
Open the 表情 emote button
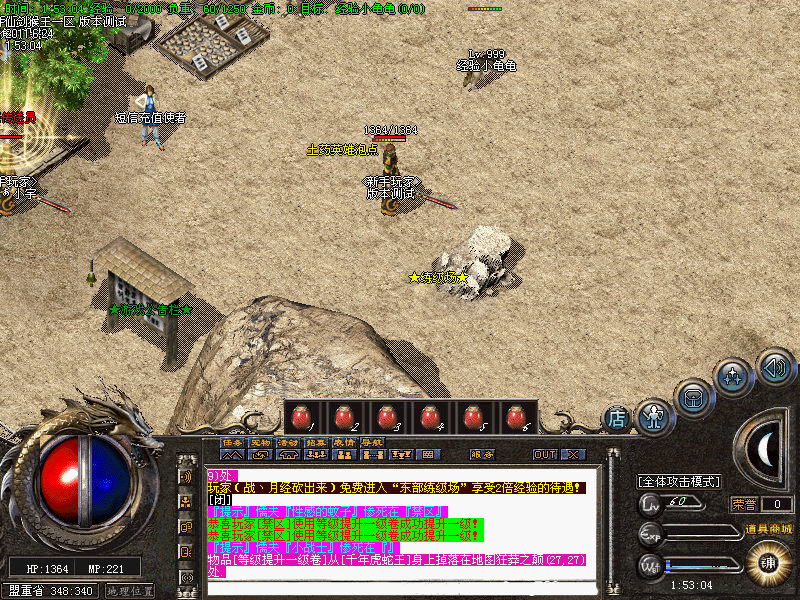344,442
